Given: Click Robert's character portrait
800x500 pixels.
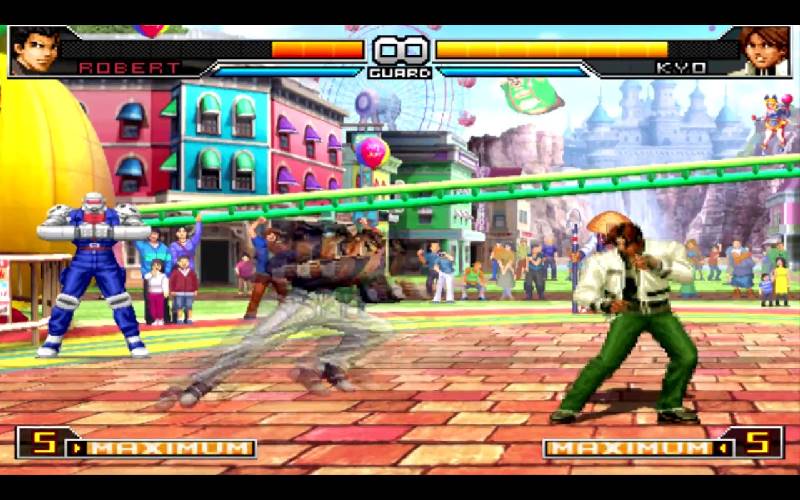Looking at the screenshot, I should 35,50.
